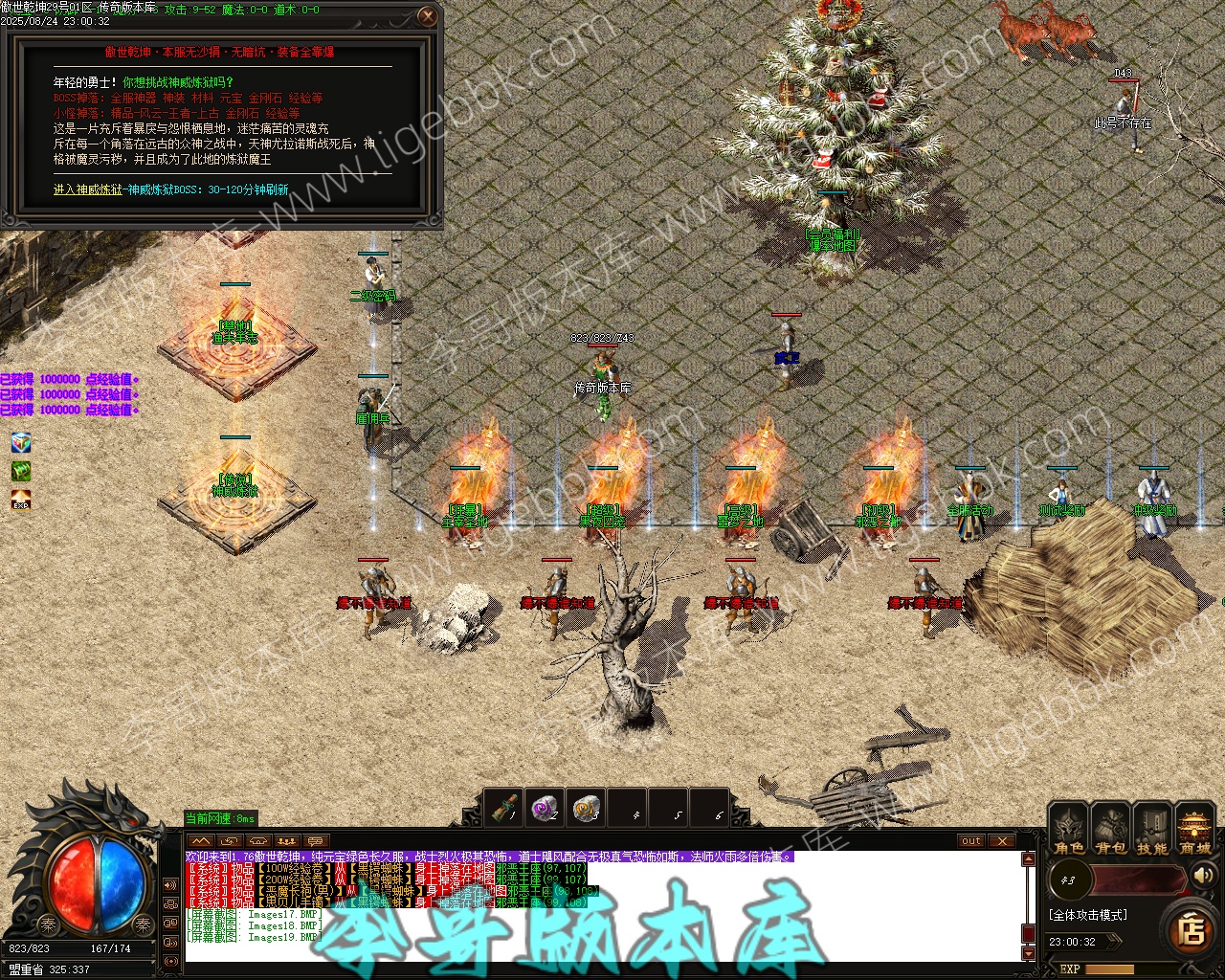1225x980 pixels.
Task: Toggle the sound speaker button
Action: coord(1203,875)
